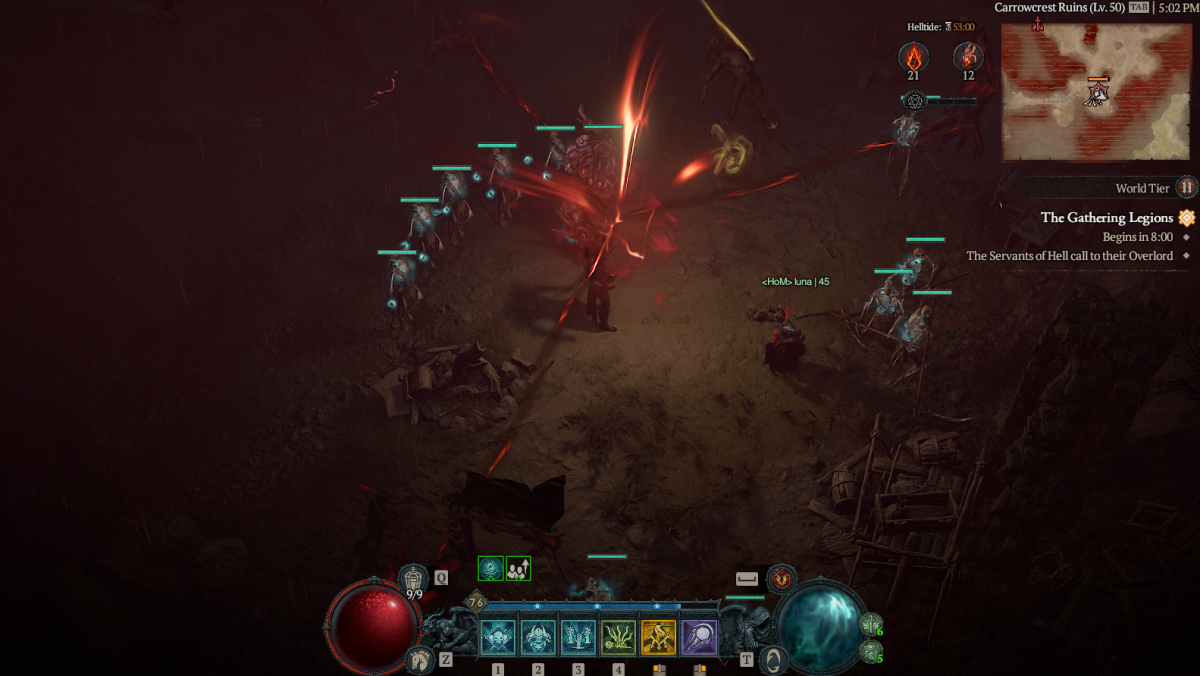
Task: Open the Carrowcrest Ruins minimap
Action: 1096,92
